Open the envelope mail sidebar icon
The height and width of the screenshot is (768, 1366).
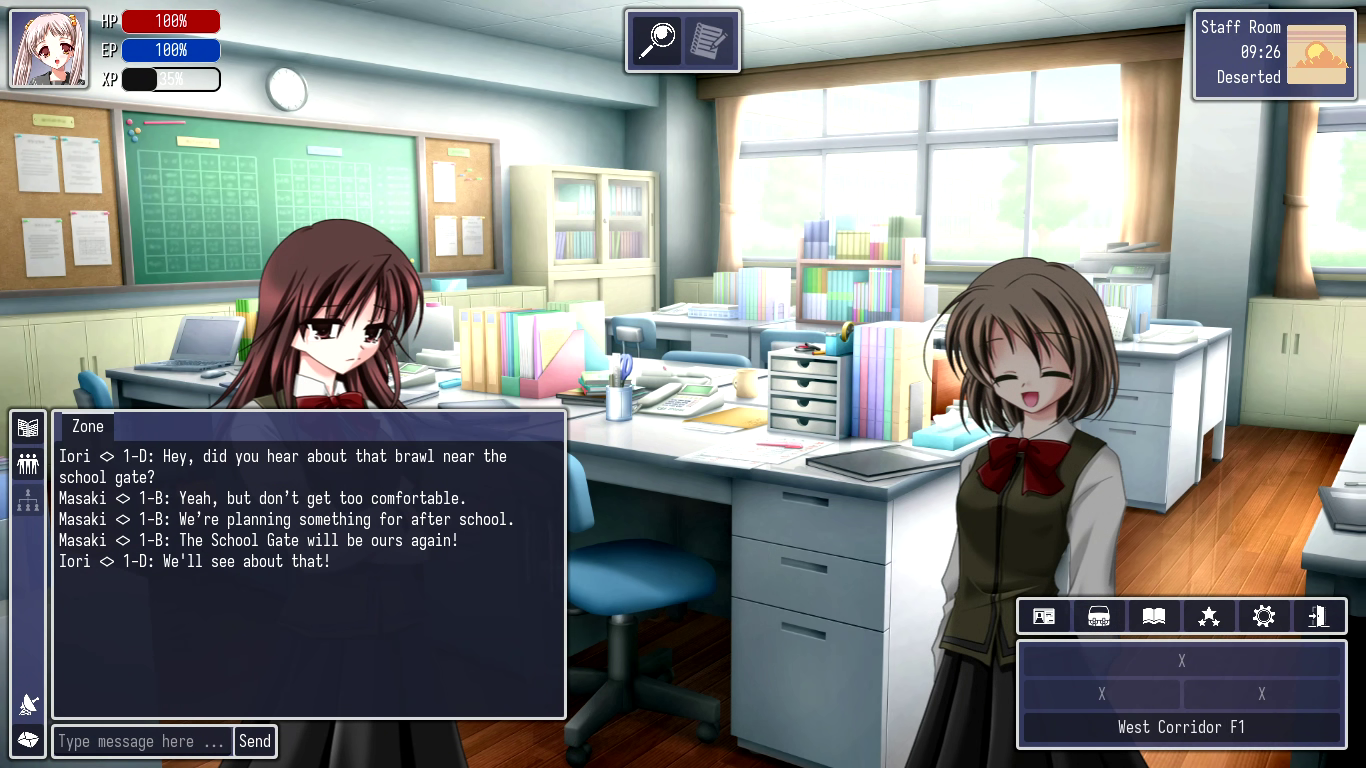[x=28, y=740]
